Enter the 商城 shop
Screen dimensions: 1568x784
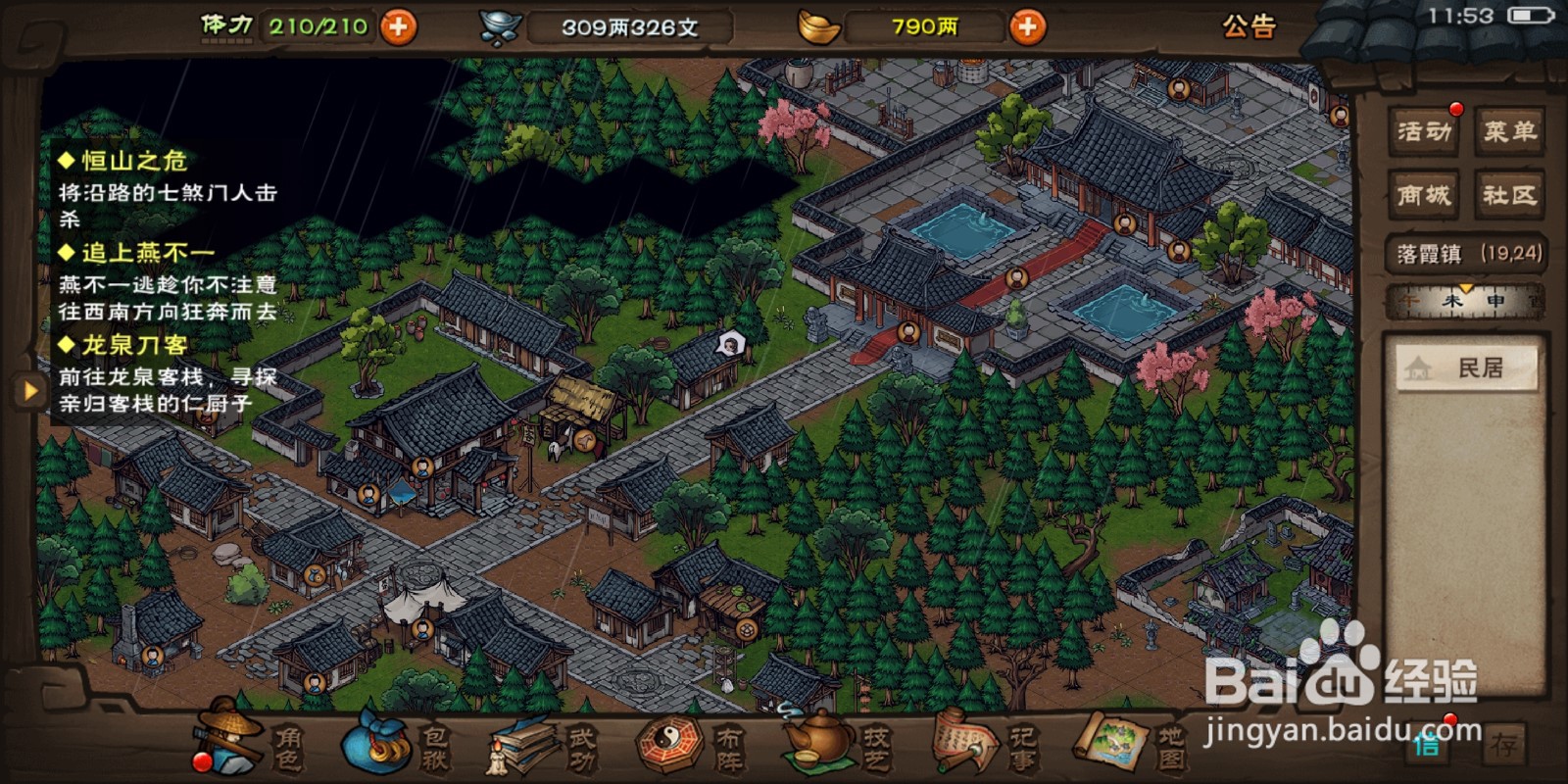(1423, 193)
